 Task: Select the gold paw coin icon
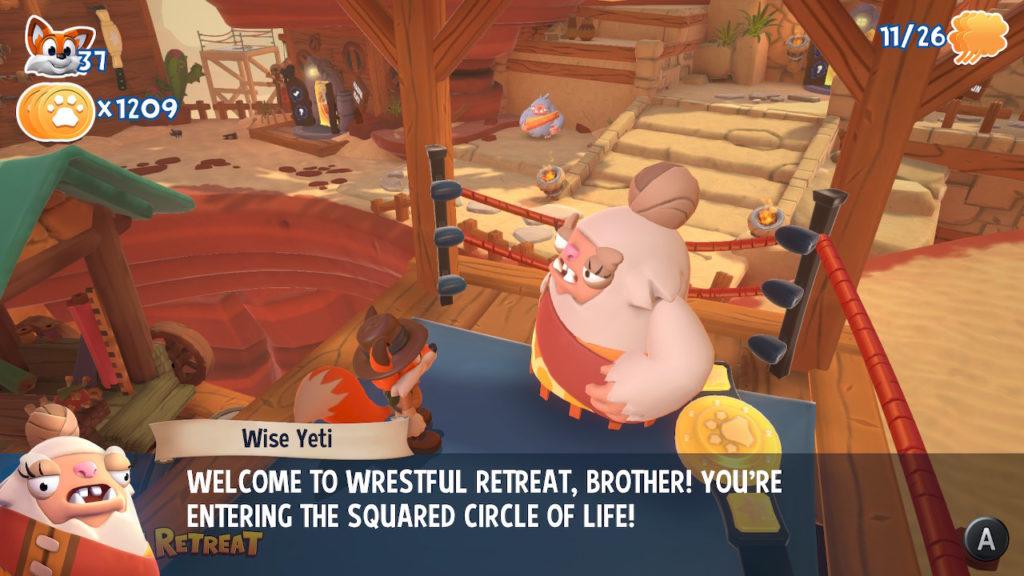(x=56, y=109)
